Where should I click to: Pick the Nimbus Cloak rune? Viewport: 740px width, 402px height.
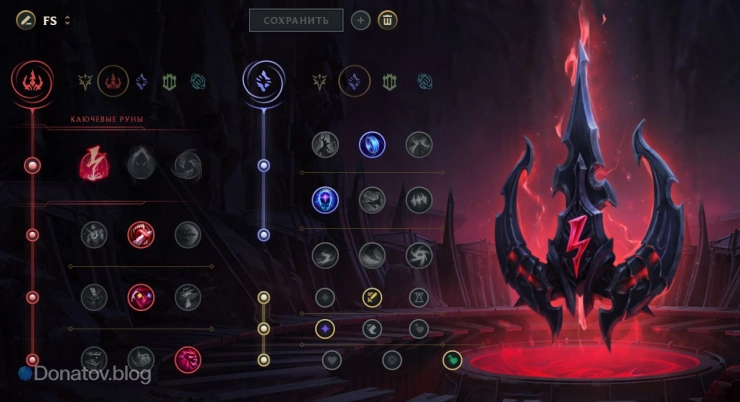(x=419, y=145)
